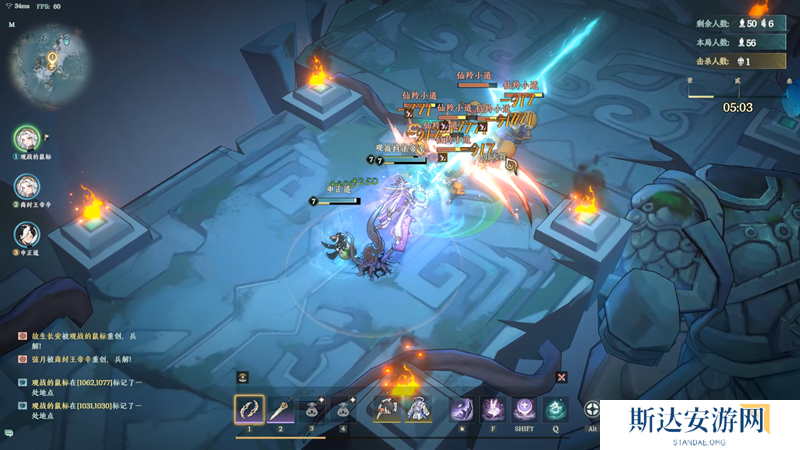Toggle the small icon above weapon slots

click(243, 377)
